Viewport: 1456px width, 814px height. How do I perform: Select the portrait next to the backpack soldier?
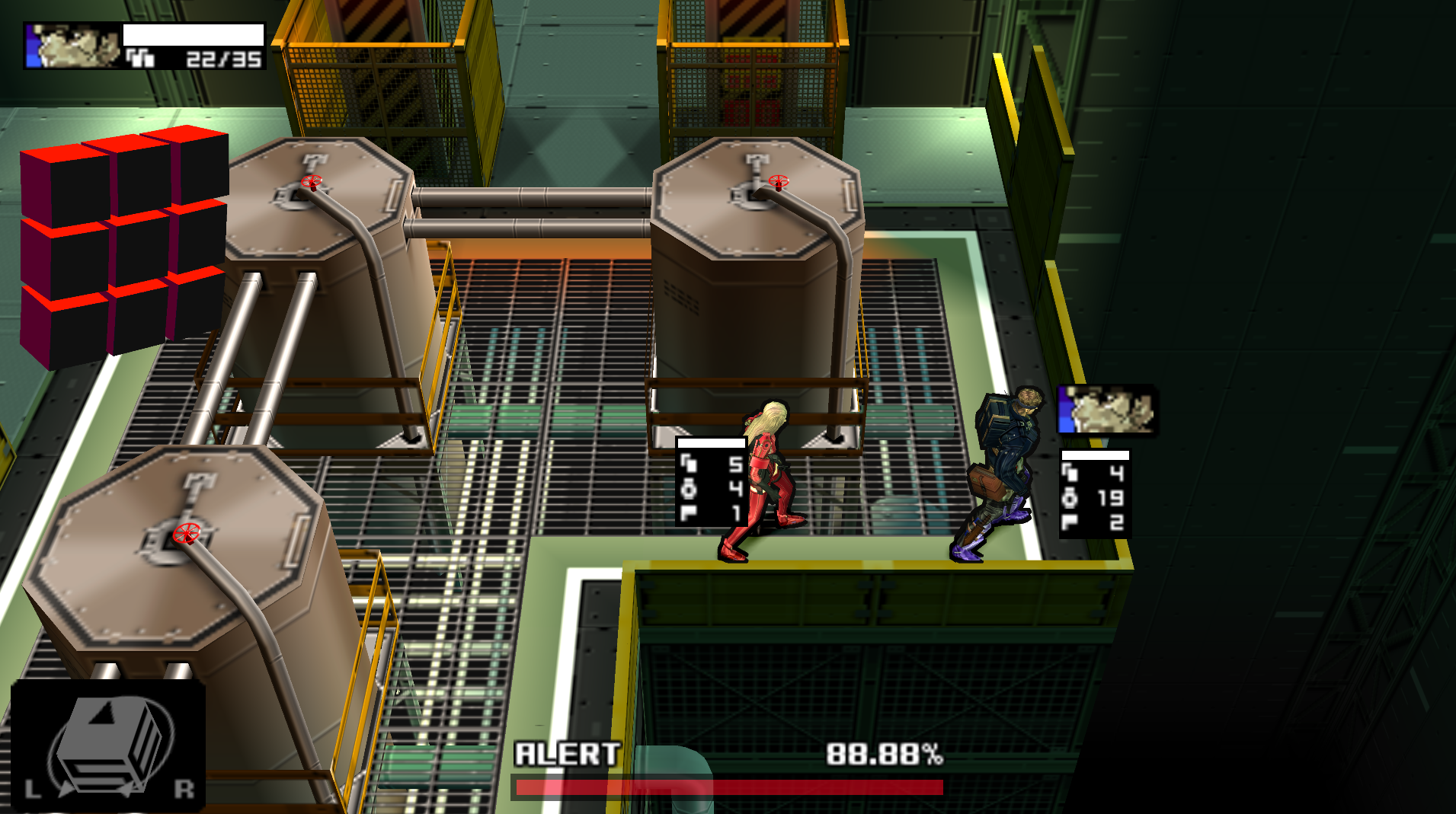[1107, 410]
